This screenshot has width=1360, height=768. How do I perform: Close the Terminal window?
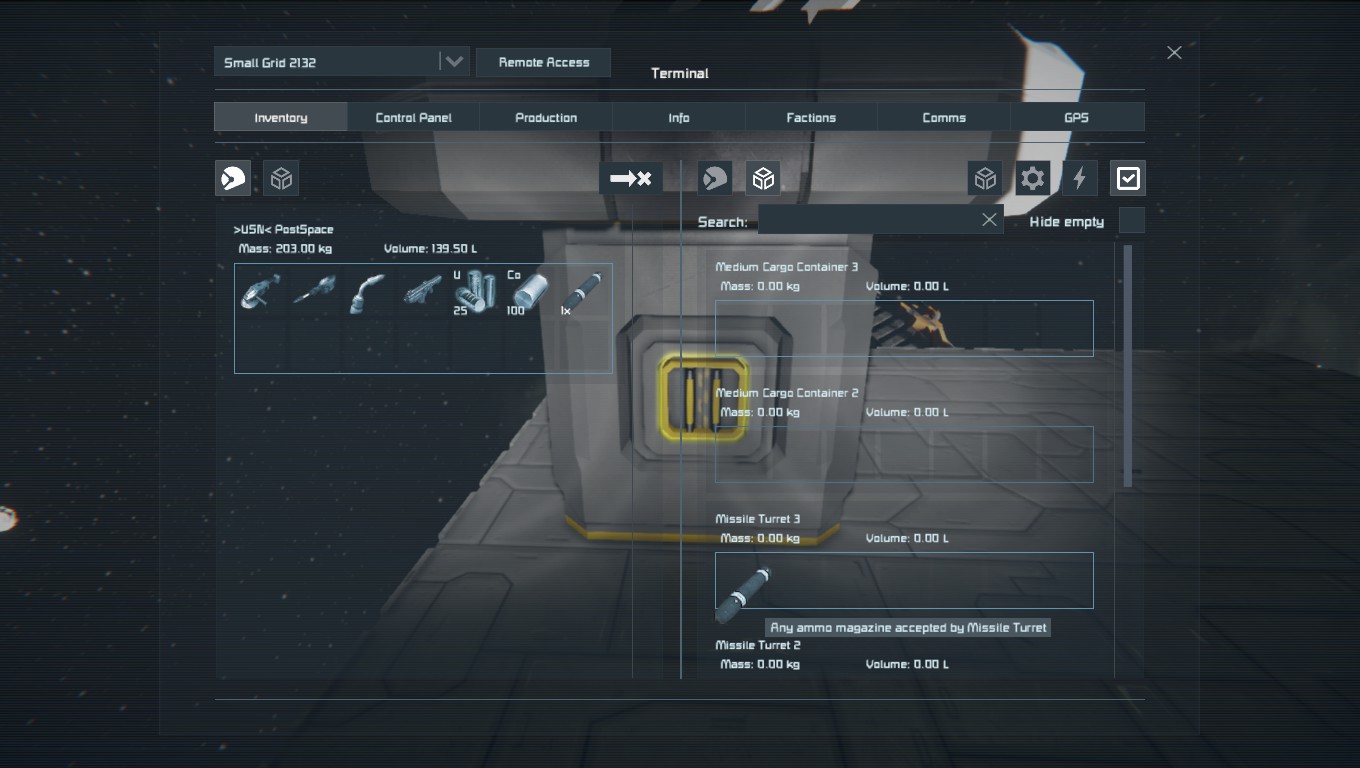(1174, 53)
